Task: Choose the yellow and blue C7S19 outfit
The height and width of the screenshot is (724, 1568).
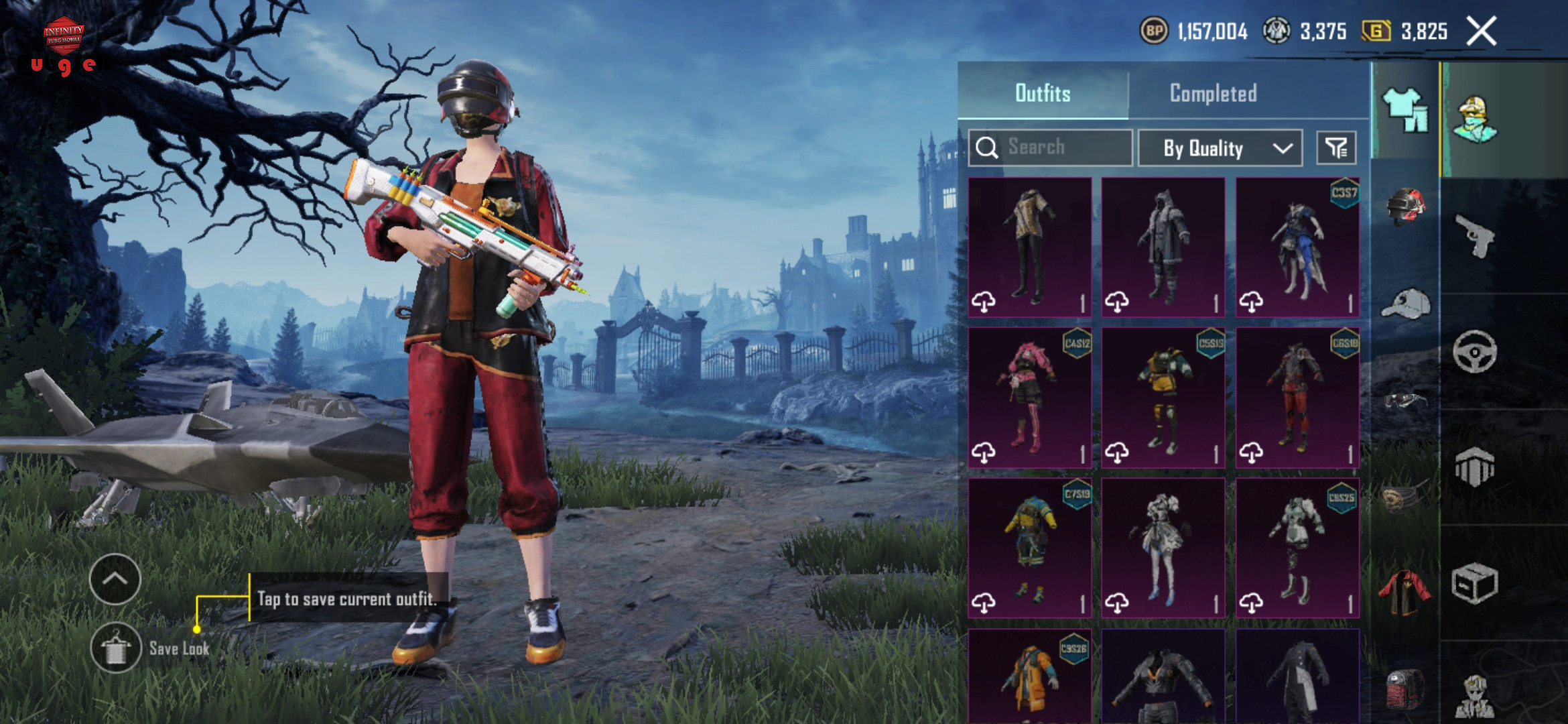Action: coord(1030,548)
